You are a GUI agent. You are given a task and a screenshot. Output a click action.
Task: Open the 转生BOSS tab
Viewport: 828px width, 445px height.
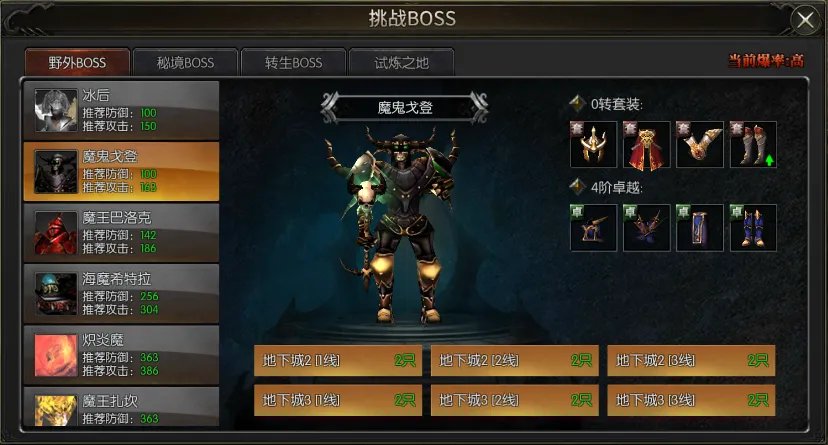294,62
